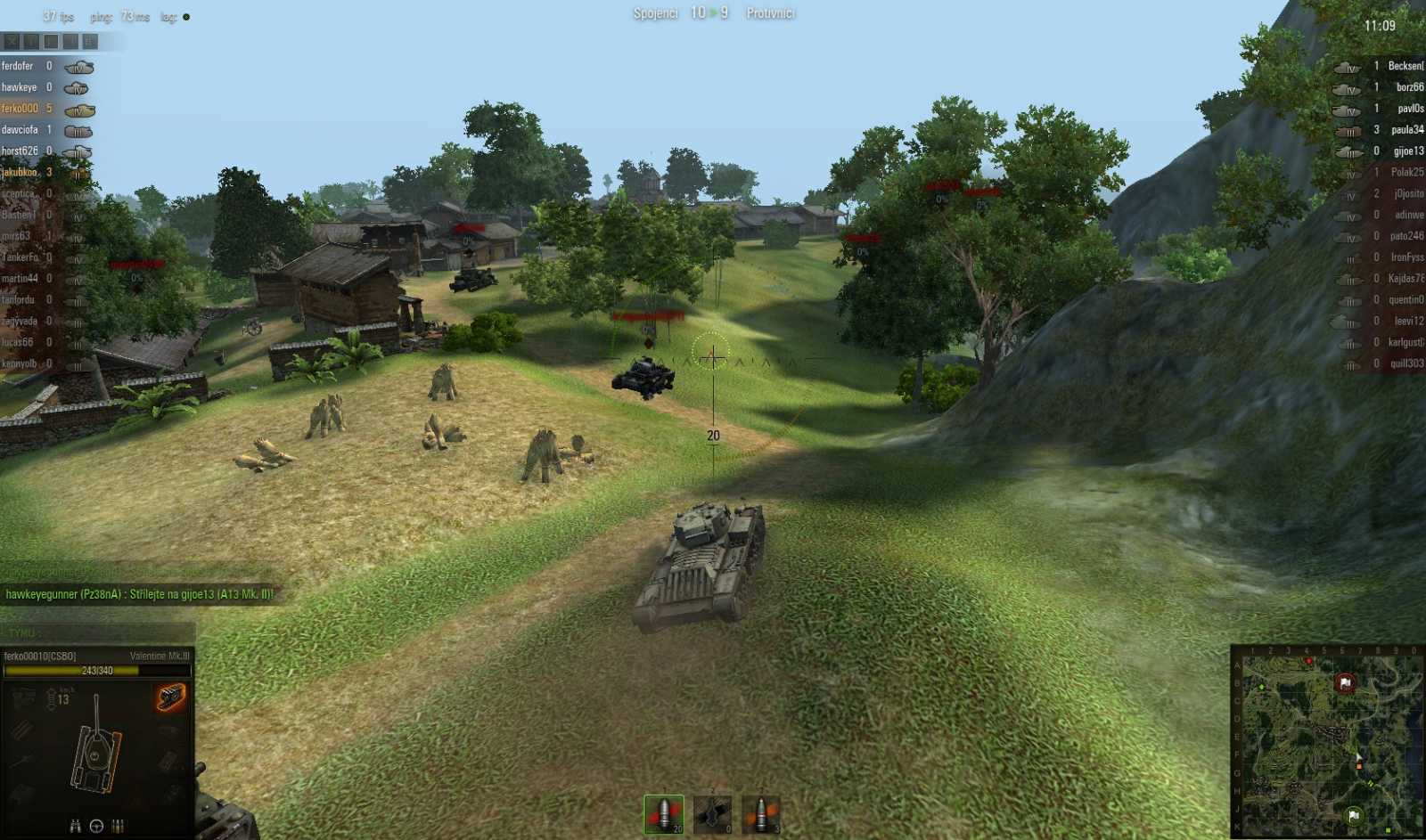
Task: Click the shells icon below the tank silhouette
Action: [117, 827]
